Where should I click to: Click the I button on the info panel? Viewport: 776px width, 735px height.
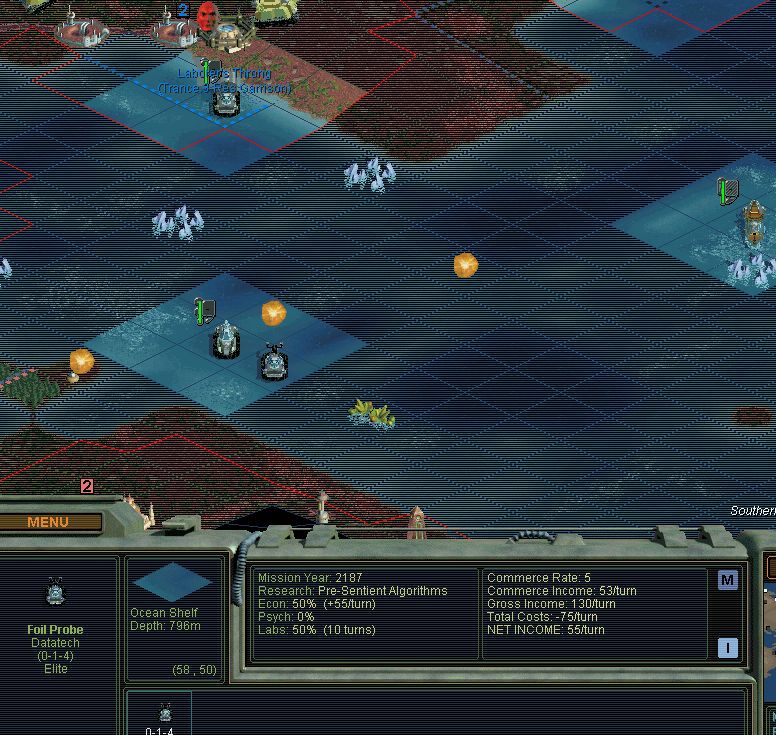point(727,648)
